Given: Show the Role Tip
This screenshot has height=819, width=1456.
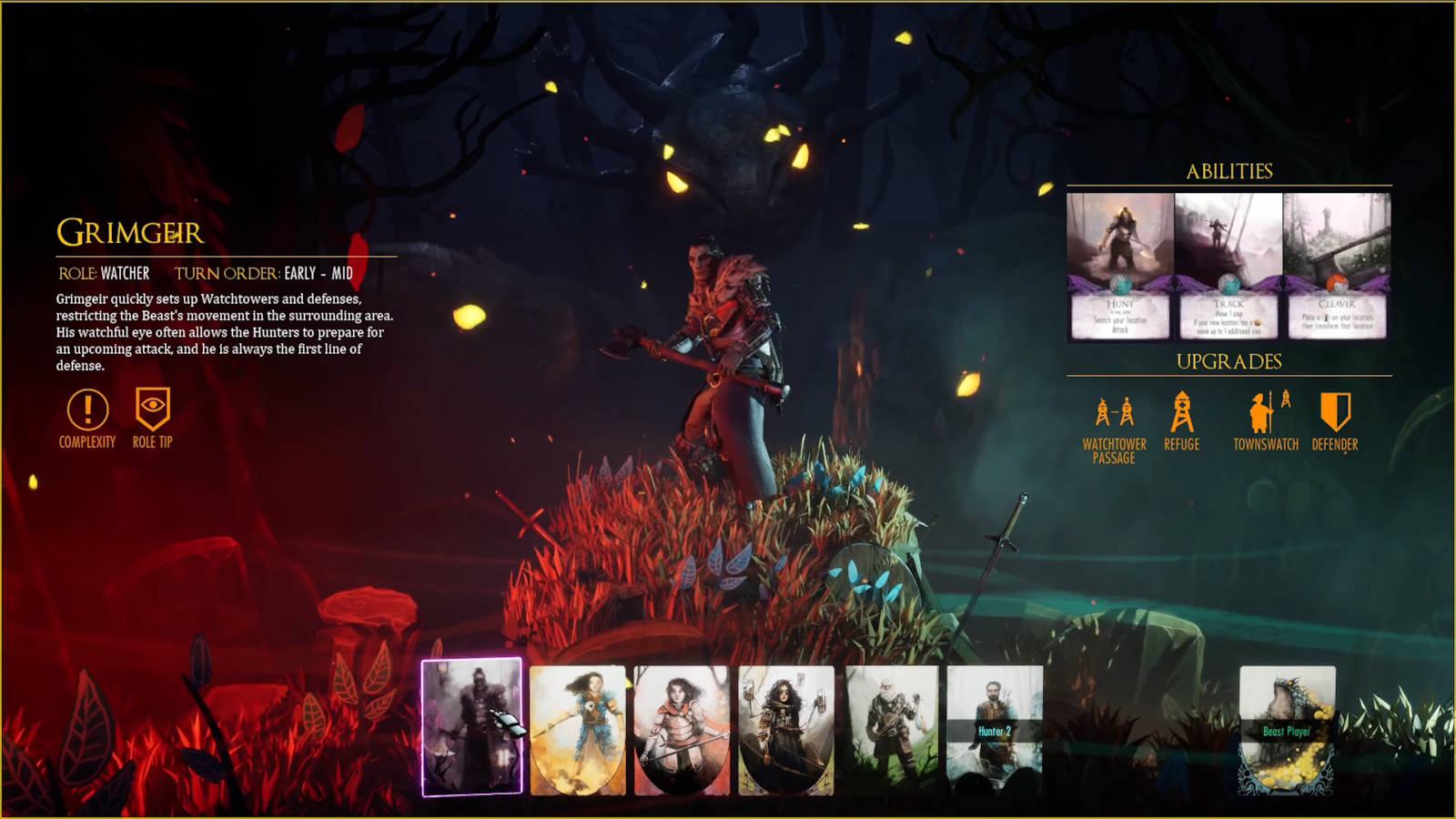Looking at the screenshot, I should click(152, 409).
